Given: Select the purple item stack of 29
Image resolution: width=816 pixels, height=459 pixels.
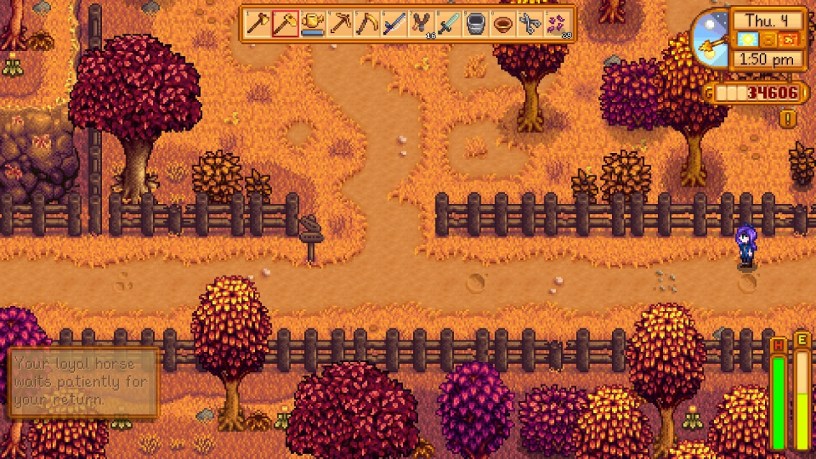Looking at the screenshot, I should pos(557,23).
